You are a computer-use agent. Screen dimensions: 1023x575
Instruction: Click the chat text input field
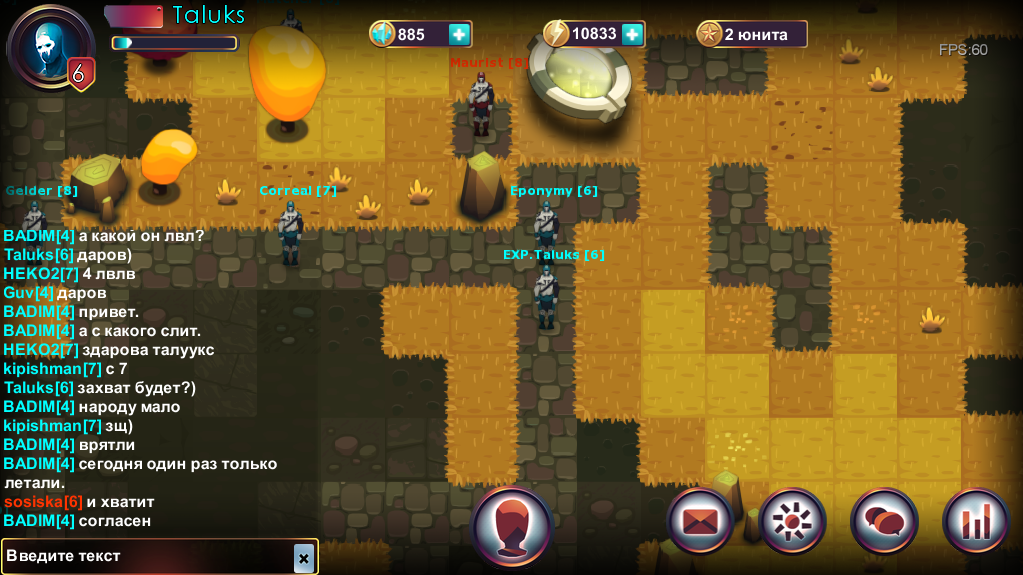[148, 556]
